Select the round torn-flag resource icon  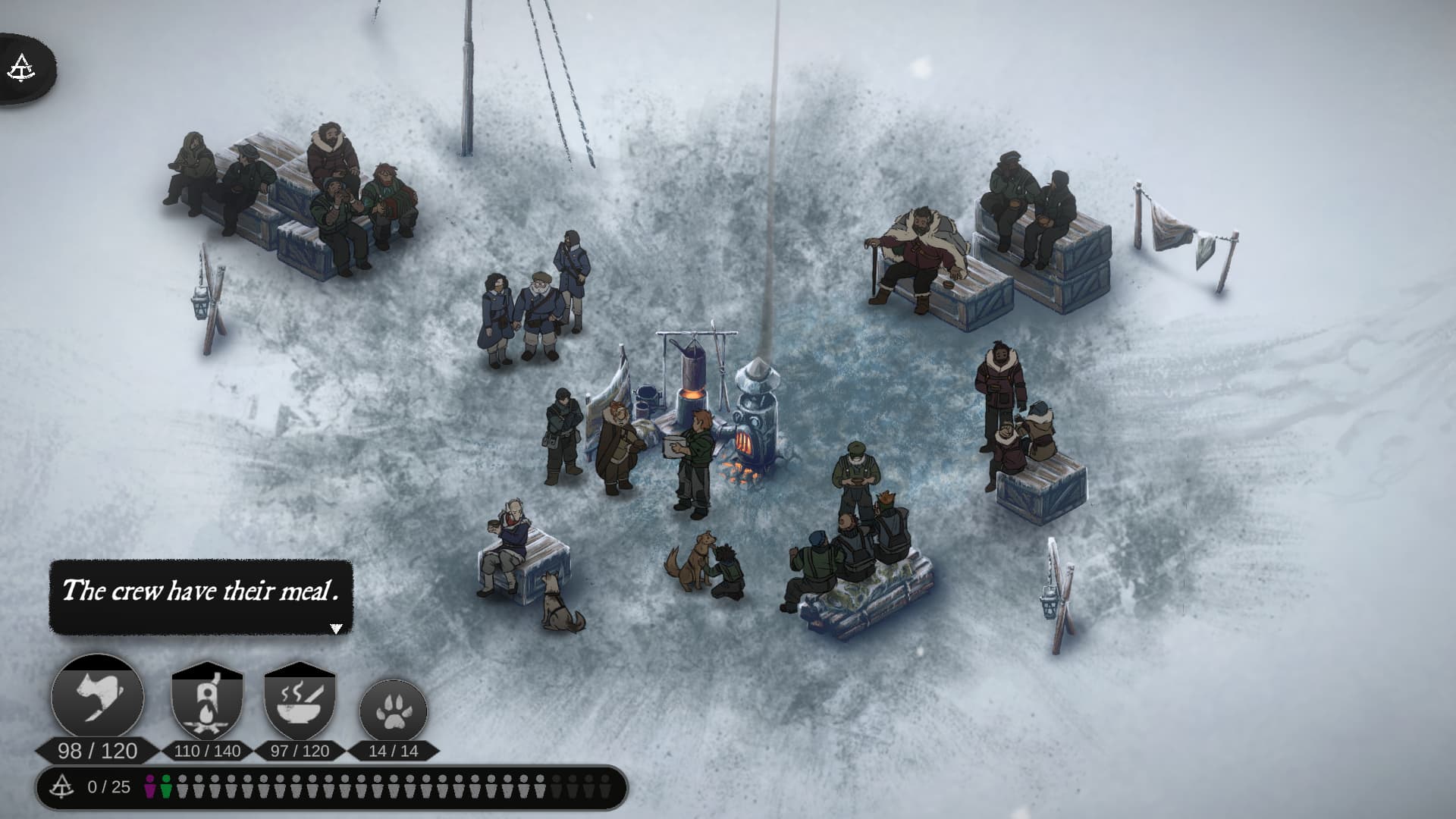pyautogui.click(x=98, y=698)
